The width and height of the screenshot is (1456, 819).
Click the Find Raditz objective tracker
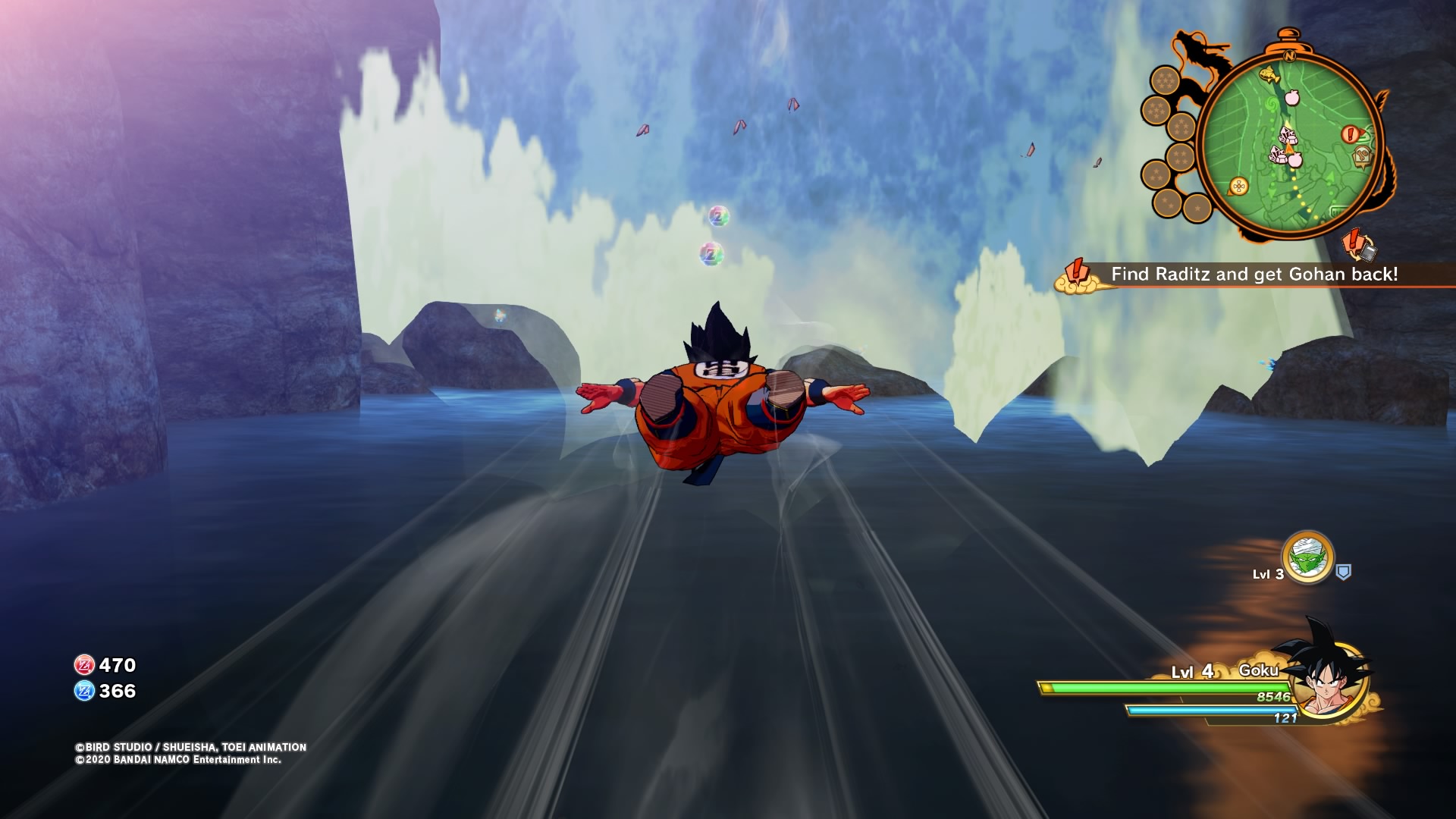pos(1254,275)
